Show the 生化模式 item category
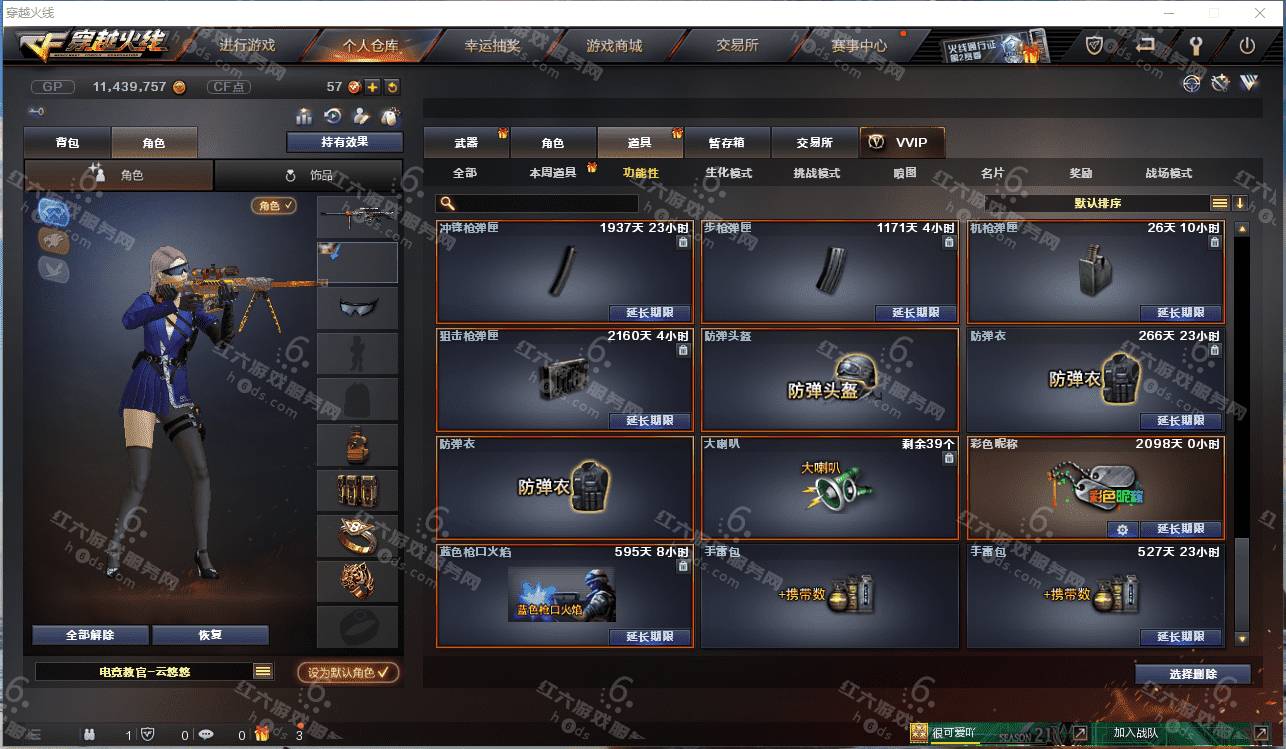 click(x=728, y=173)
